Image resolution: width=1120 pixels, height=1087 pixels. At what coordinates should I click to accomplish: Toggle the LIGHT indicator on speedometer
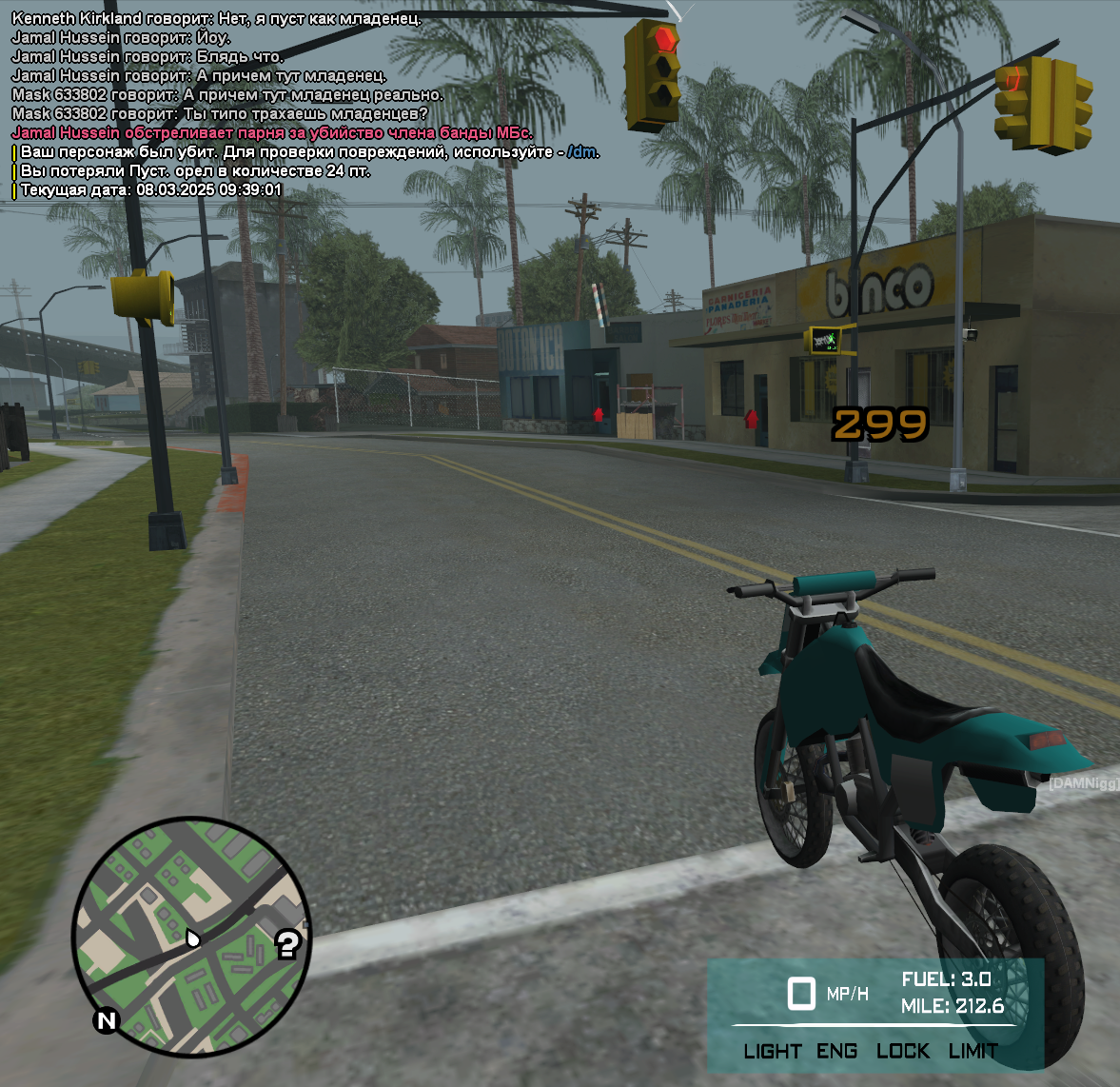pyautogui.click(x=772, y=1051)
